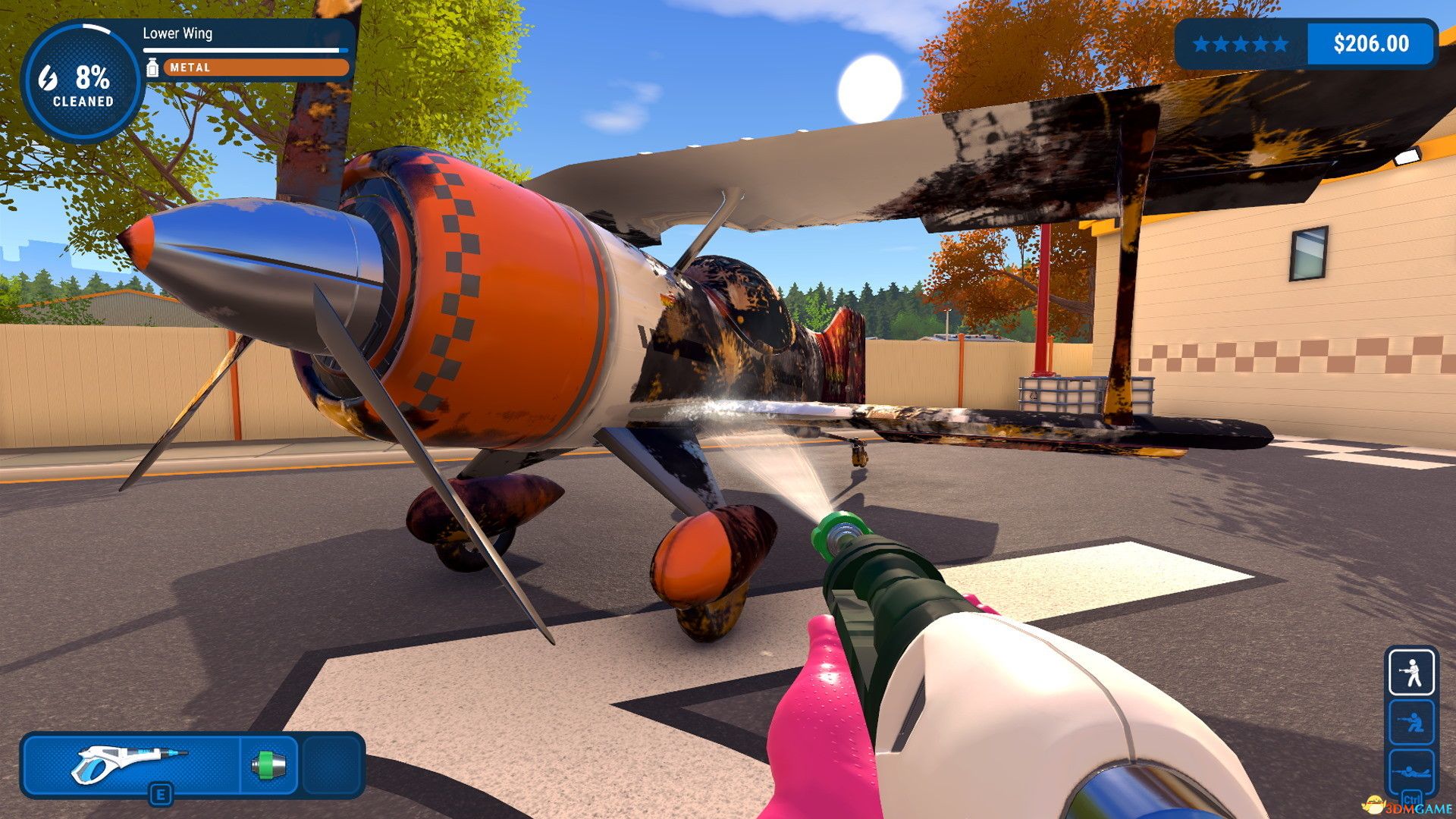Click the five-star rating panel

click(1241, 44)
